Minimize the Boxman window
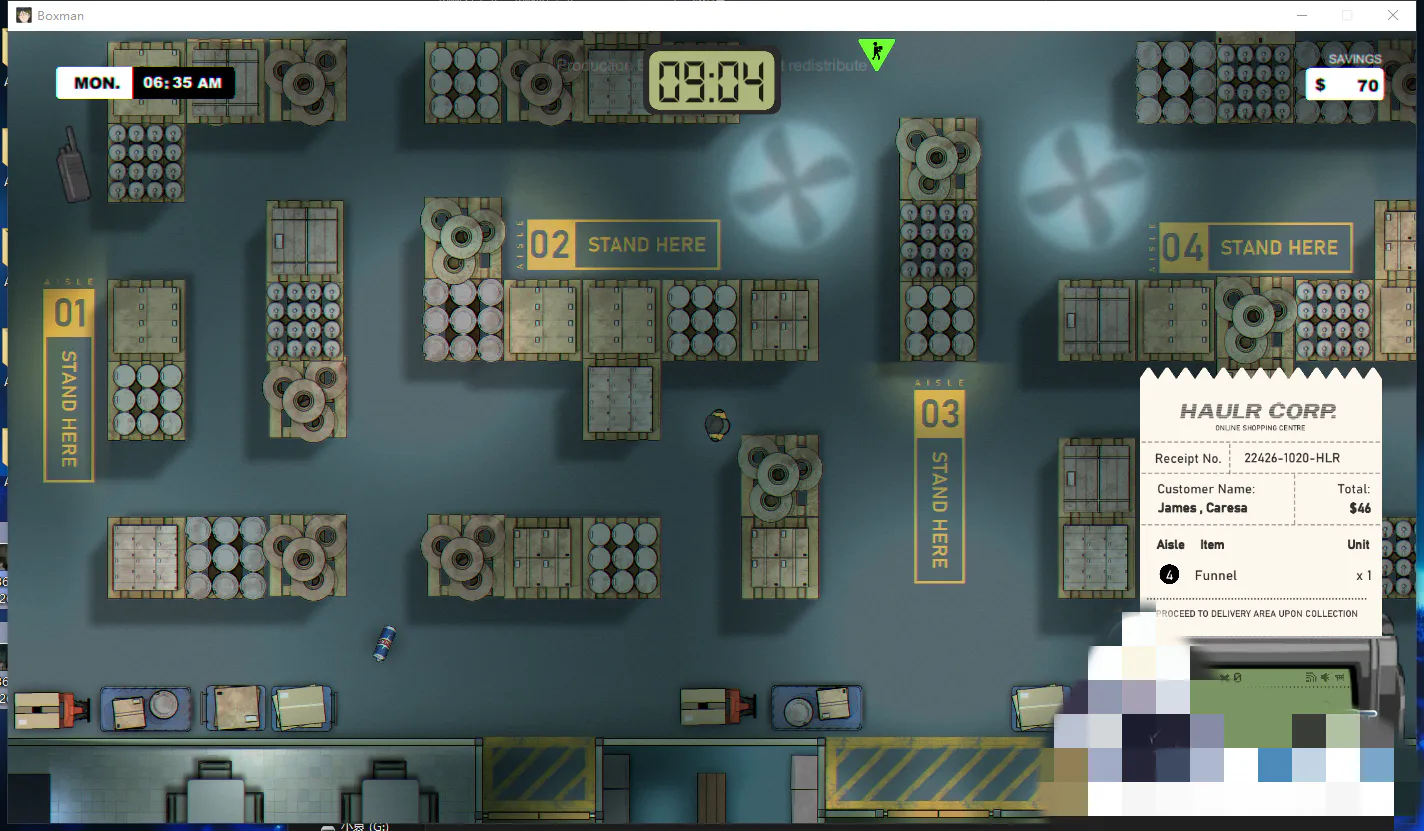Viewport: 1424px width, 831px height. [1302, 15]
